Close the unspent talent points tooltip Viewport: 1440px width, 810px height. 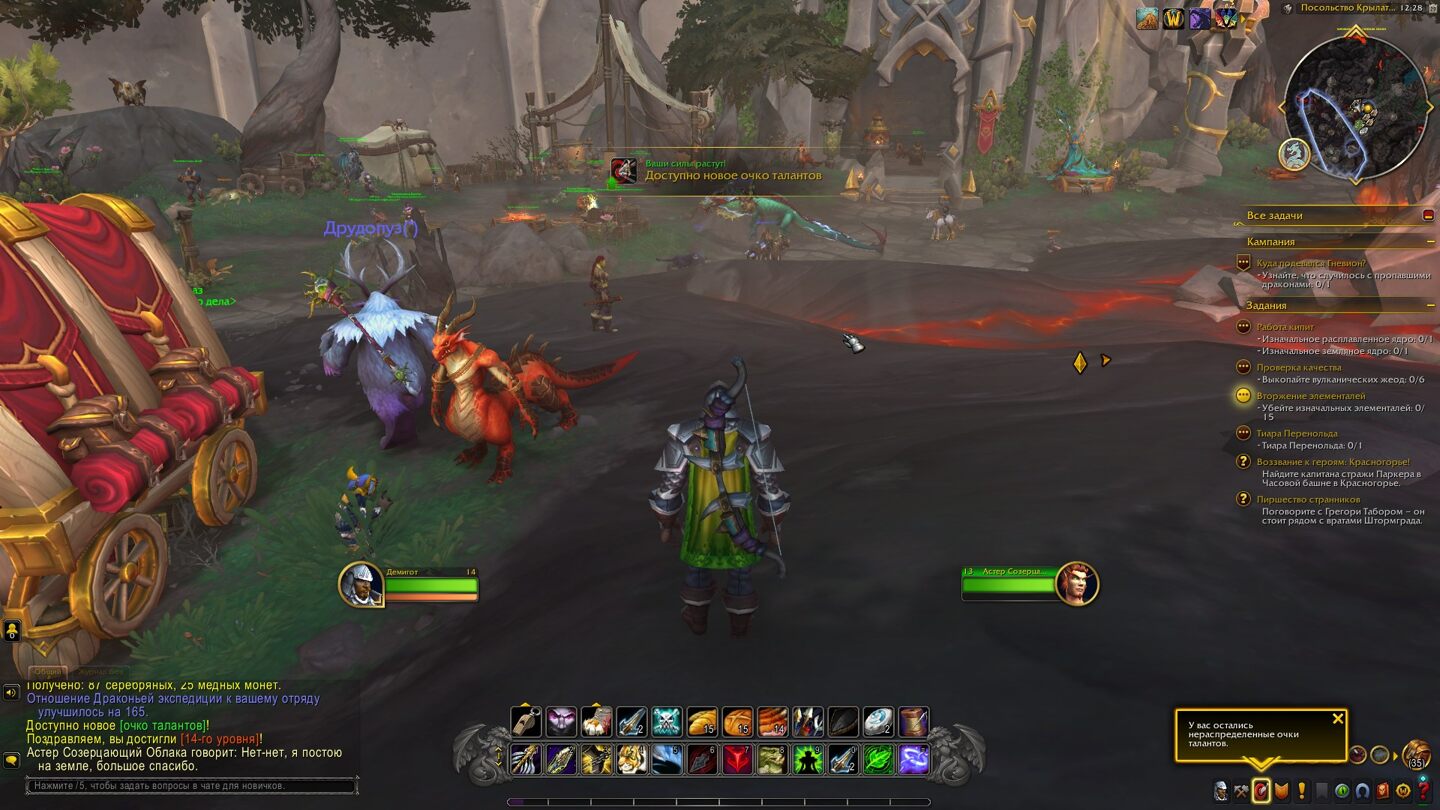pyautogui.click(x=1338, y=718)
